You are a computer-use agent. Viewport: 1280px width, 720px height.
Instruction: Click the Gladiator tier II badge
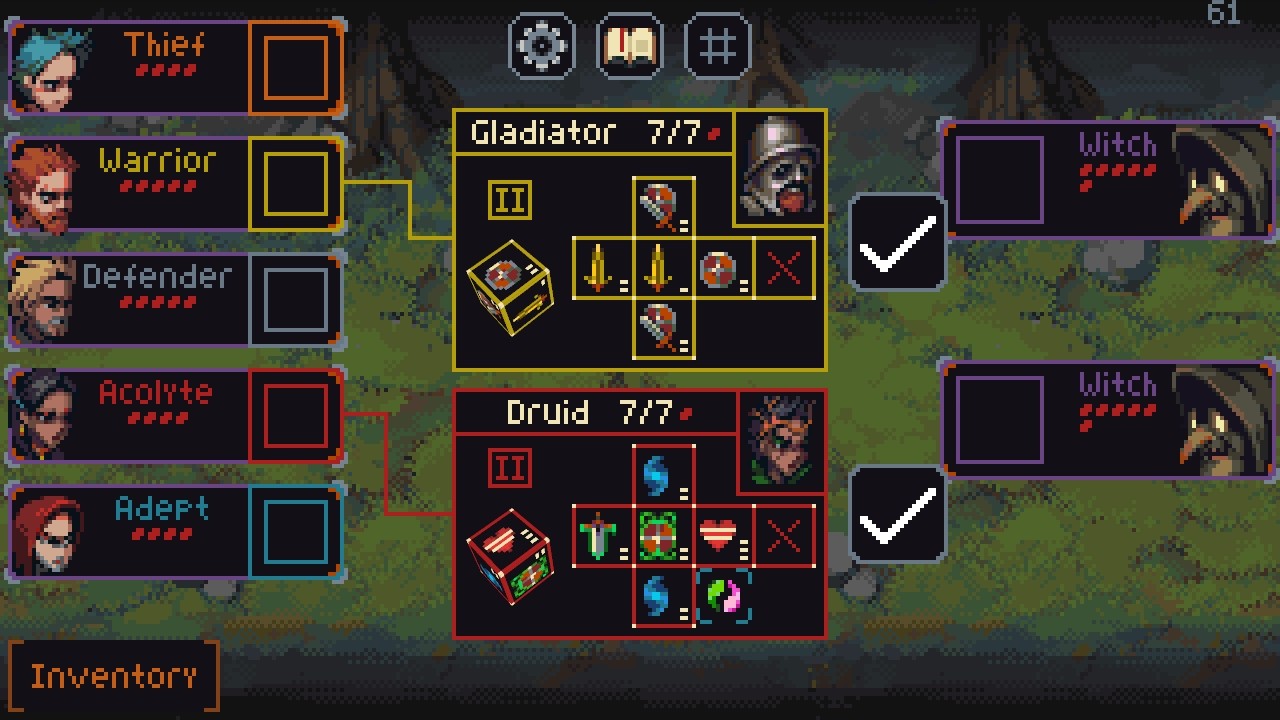pos(510,200)
